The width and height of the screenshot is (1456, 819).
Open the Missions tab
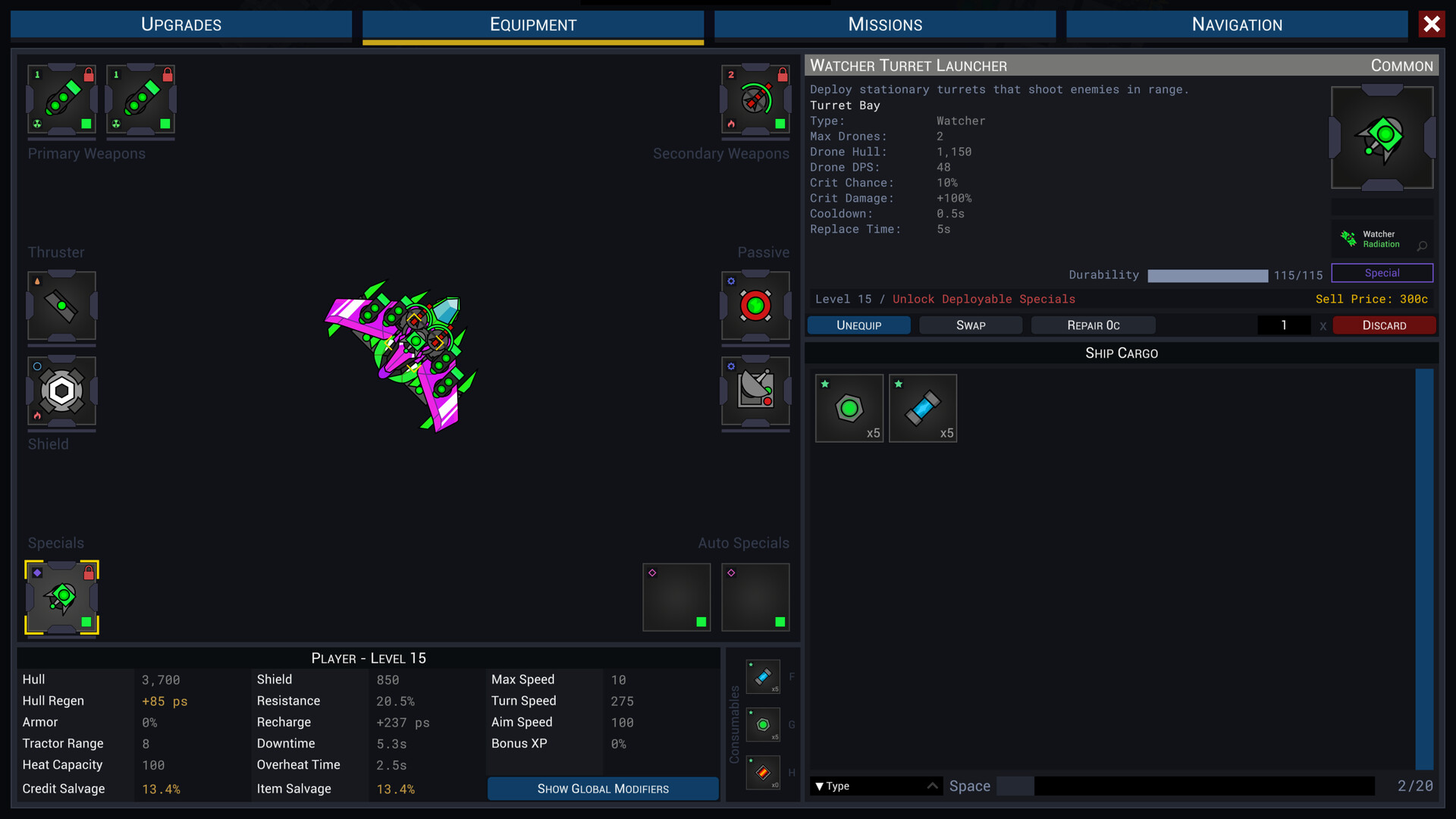[884, 24]
